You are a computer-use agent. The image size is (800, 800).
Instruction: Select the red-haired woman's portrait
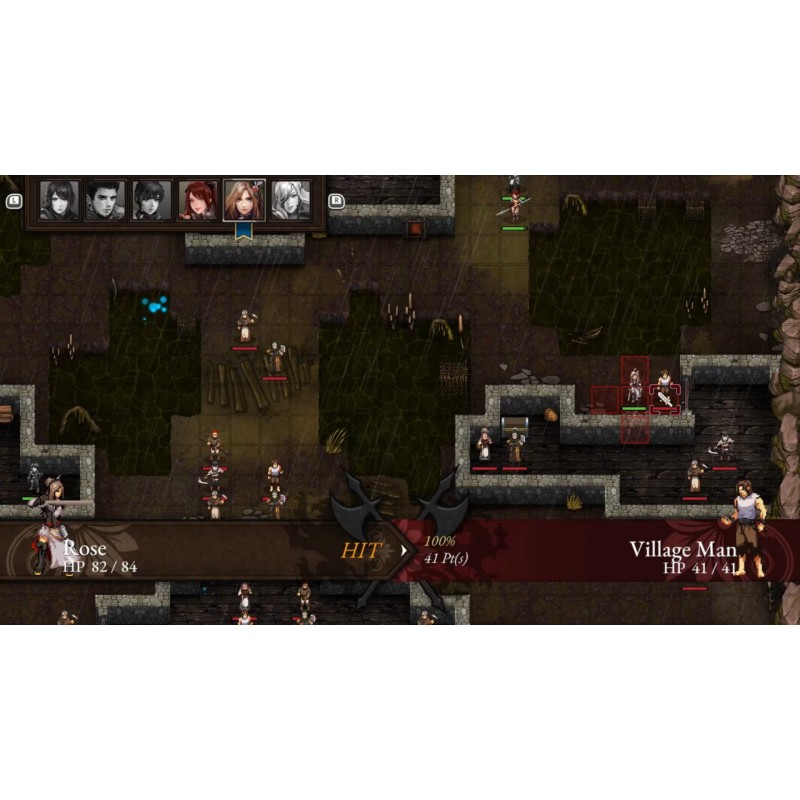click(x=198, y=200)
